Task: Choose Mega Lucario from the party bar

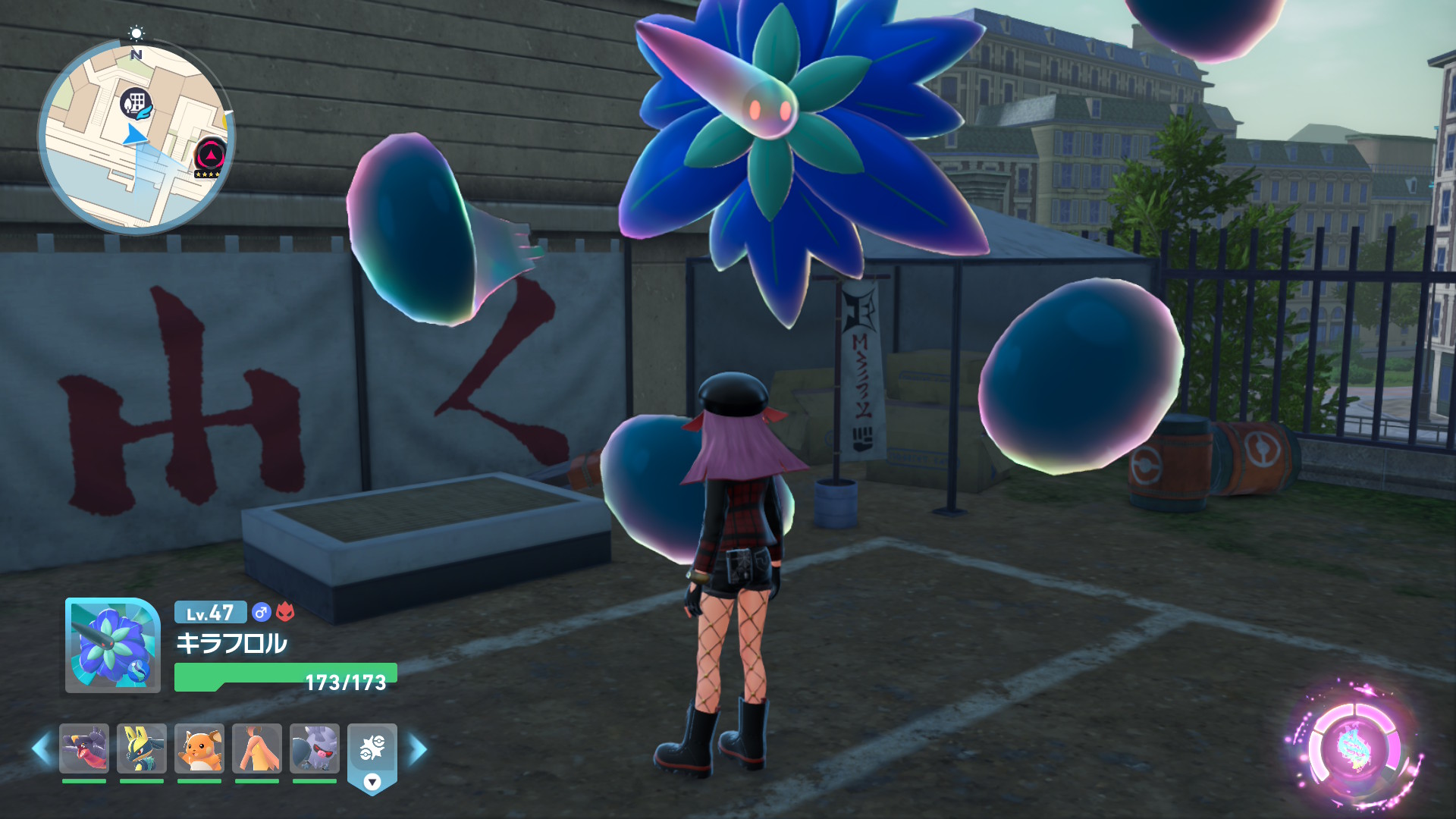Action: click(142, 748)
